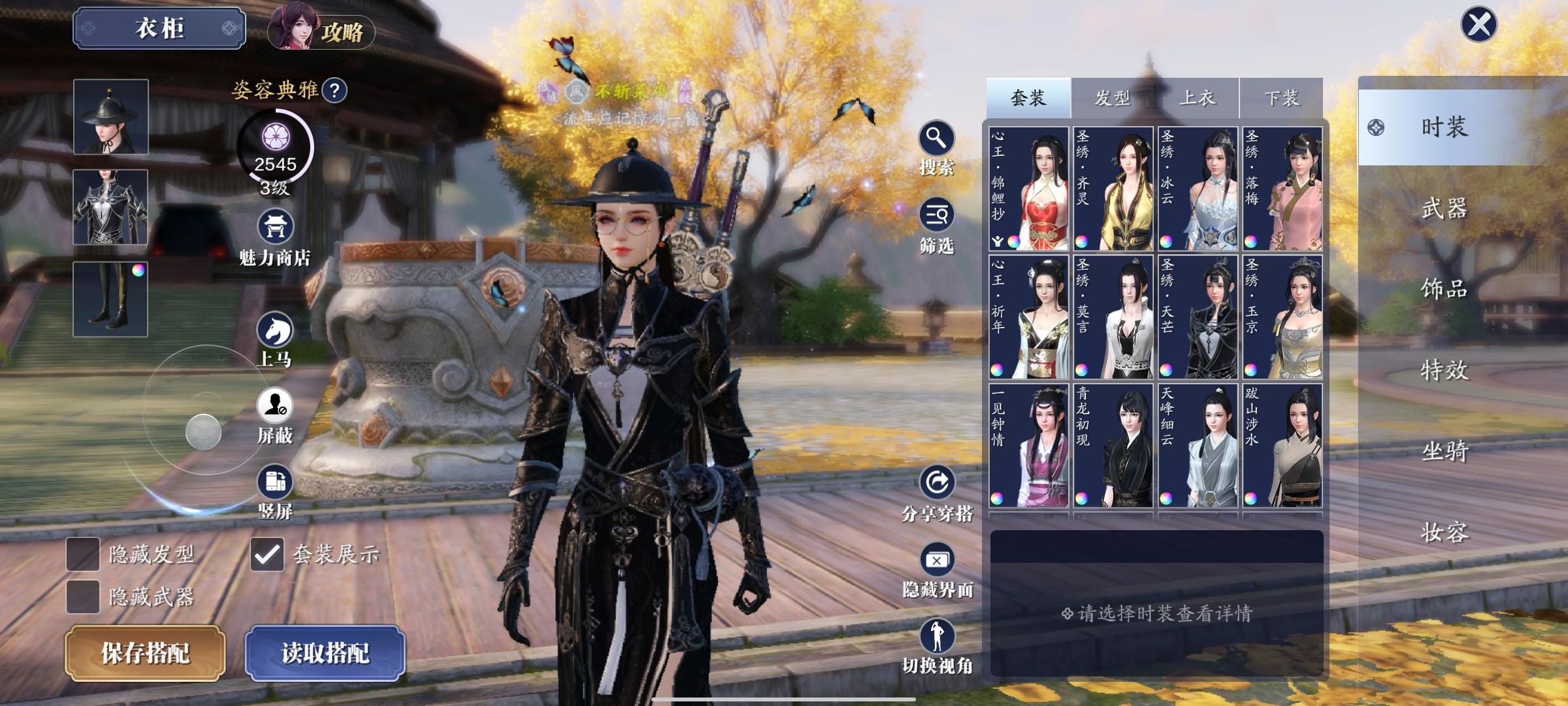
Task: Switch to the 下装 tab
Action: click(1281, 98)
